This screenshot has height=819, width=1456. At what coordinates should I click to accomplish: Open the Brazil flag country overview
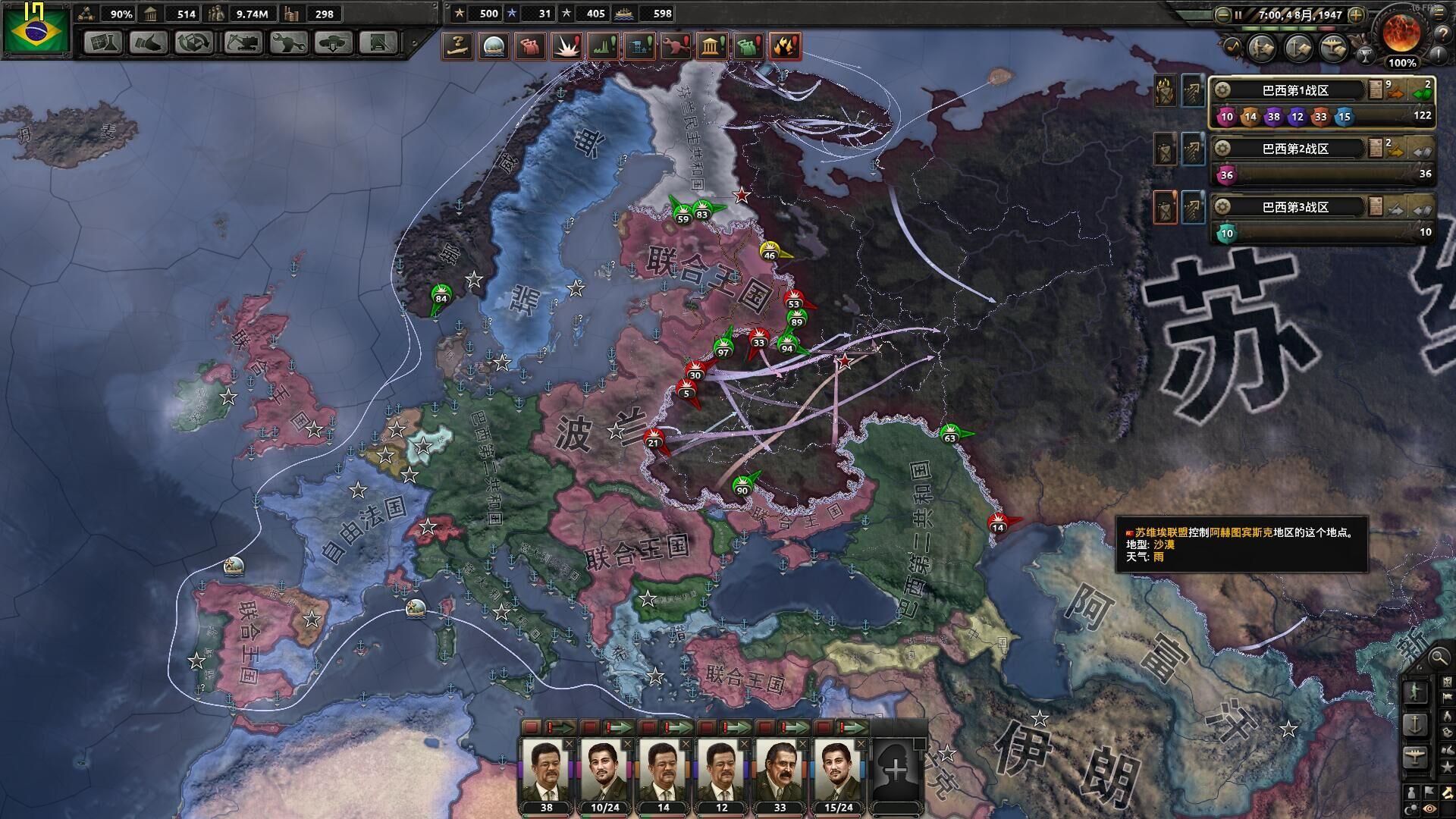point(35,29)
